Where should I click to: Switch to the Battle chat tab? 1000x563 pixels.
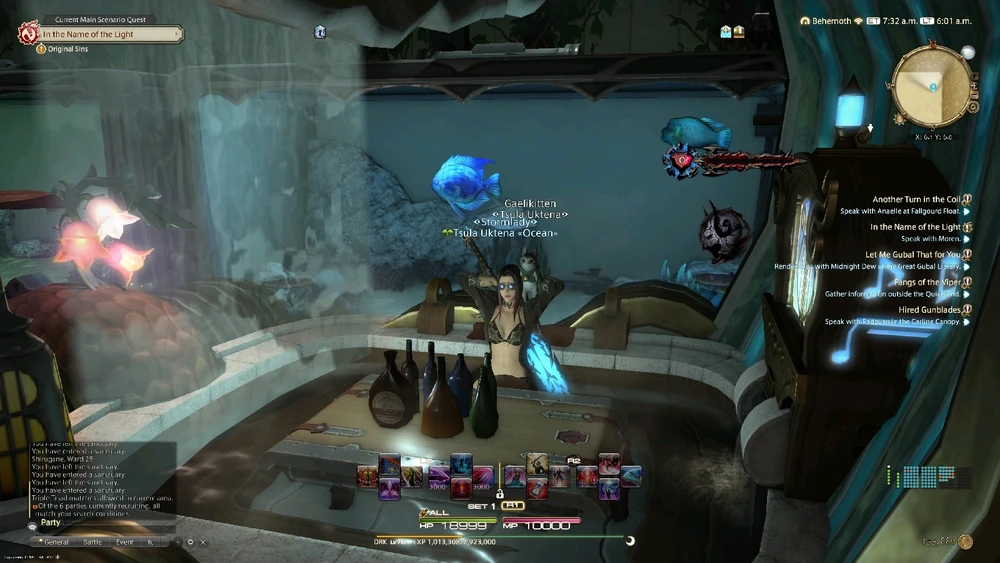click(x=92, y=541)
